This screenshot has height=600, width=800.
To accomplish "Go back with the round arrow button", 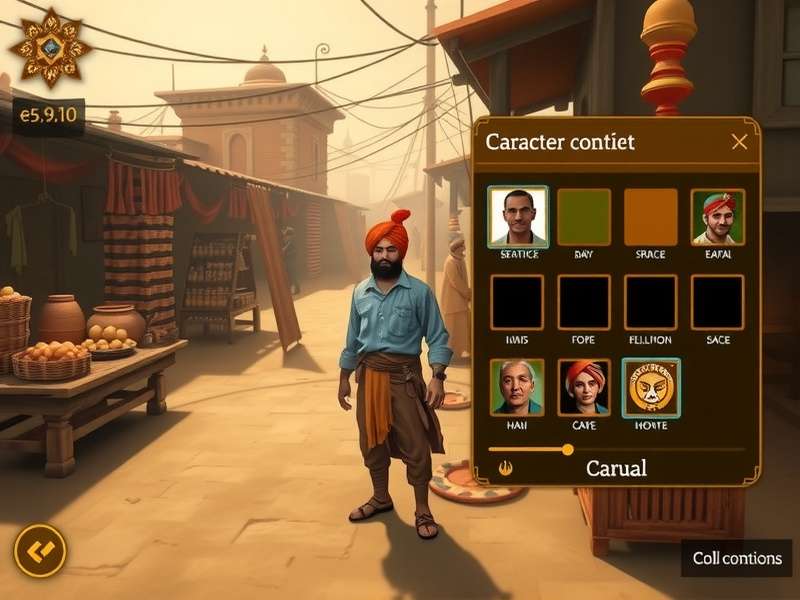I will coord(40,551).
